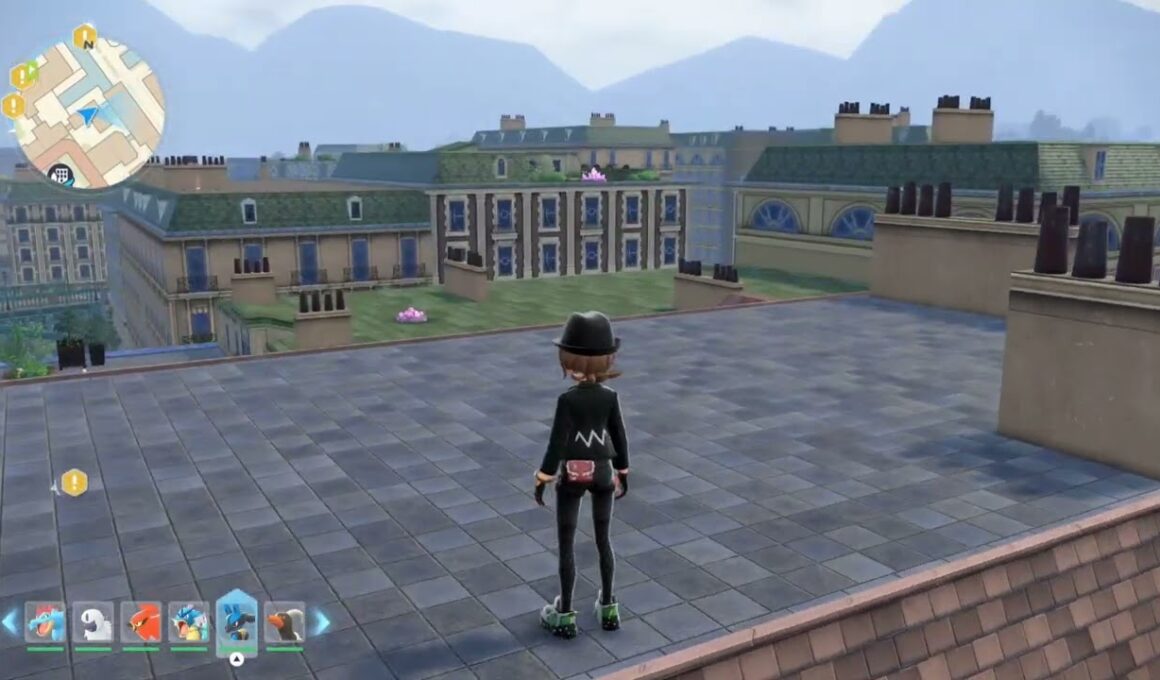
Task: Click the black building icon on the minimap
Action: 60,175
